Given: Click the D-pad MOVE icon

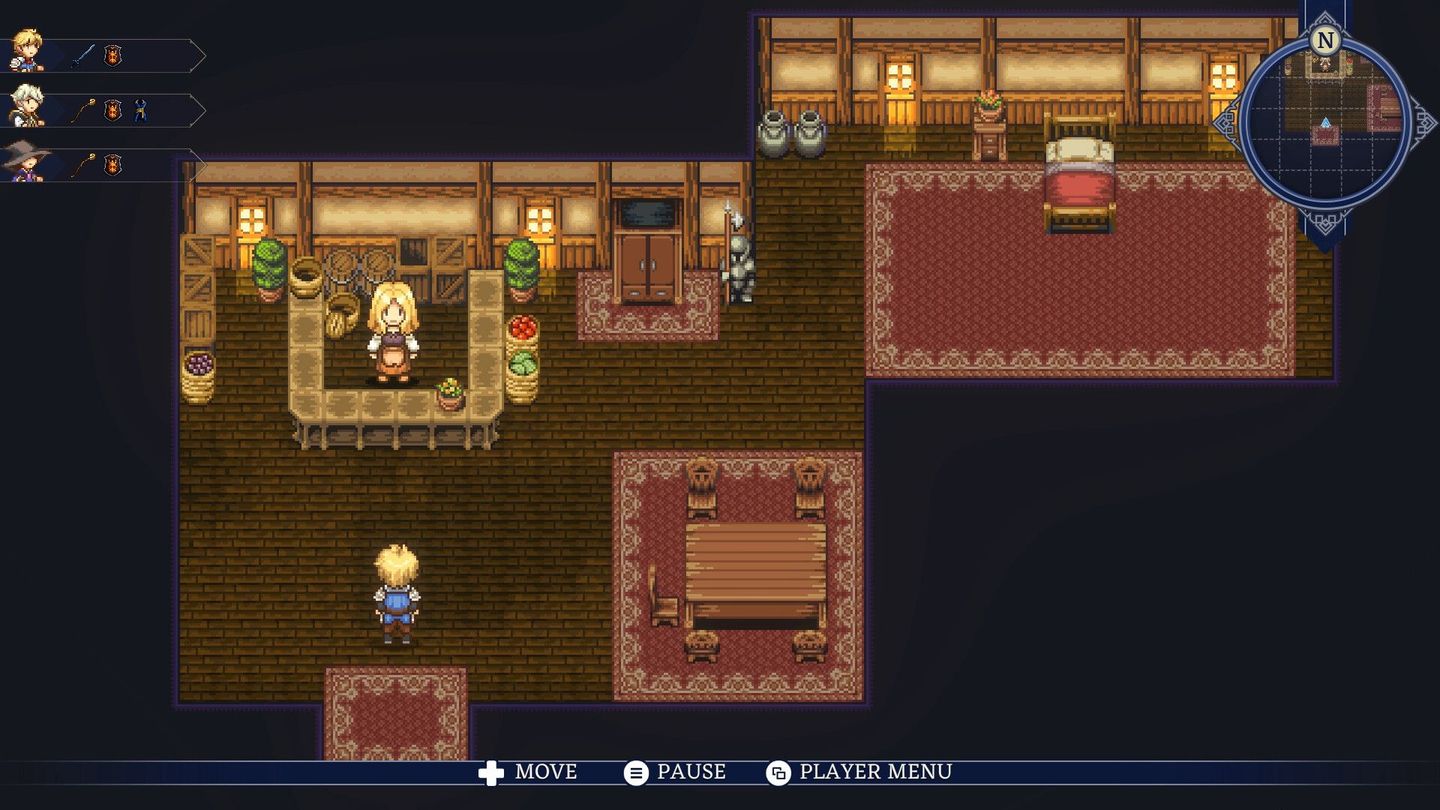Looking at the screenshot, I should coord(489,772).
